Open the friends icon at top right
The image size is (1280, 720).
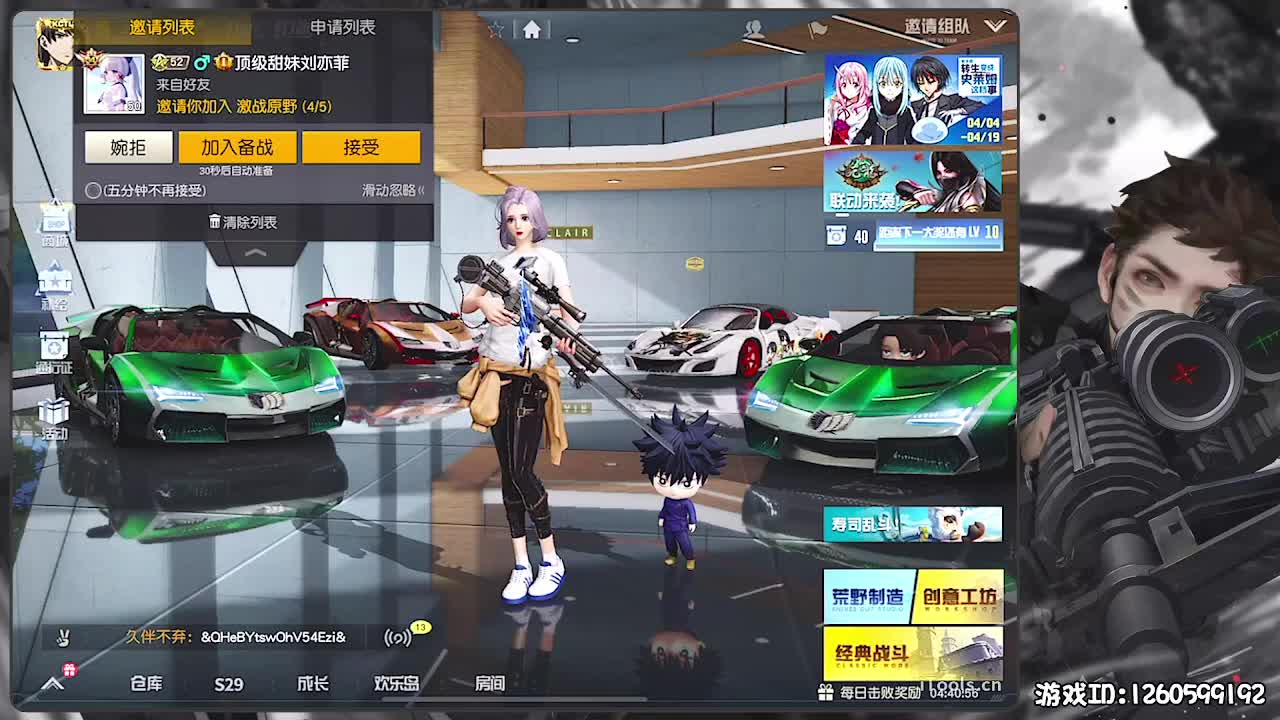756,30
